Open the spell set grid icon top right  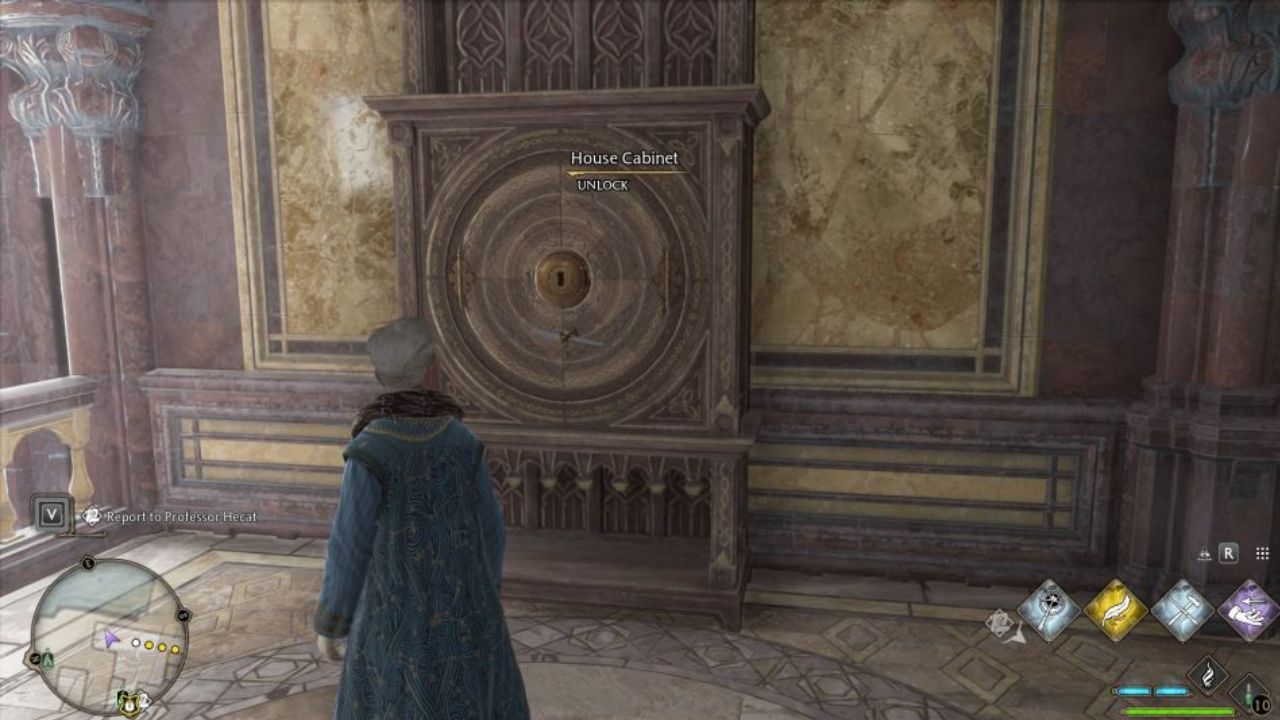[1262, 553]
